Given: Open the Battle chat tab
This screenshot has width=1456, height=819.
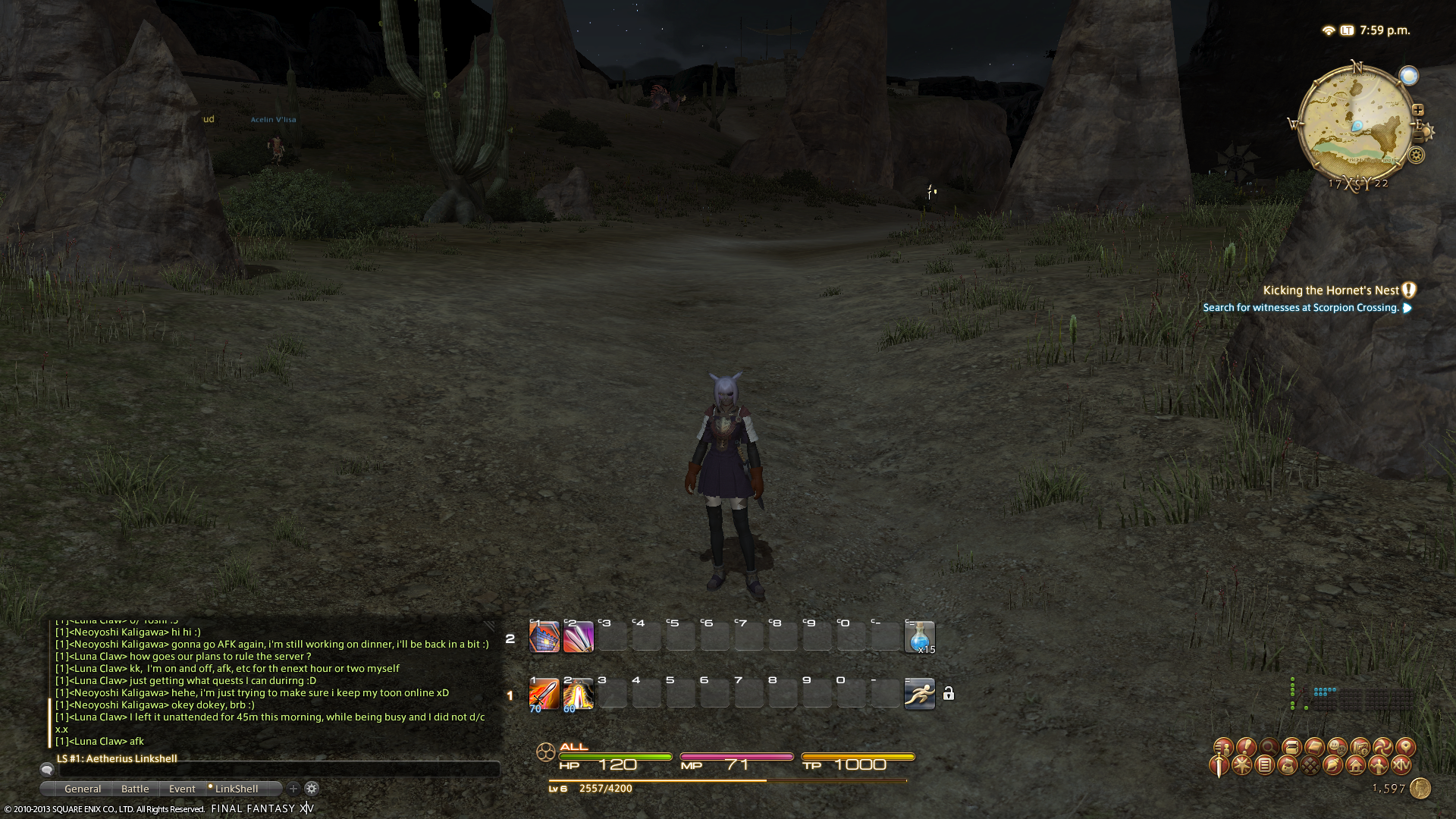Looking at the screenshot, I should tap(135, 789).
